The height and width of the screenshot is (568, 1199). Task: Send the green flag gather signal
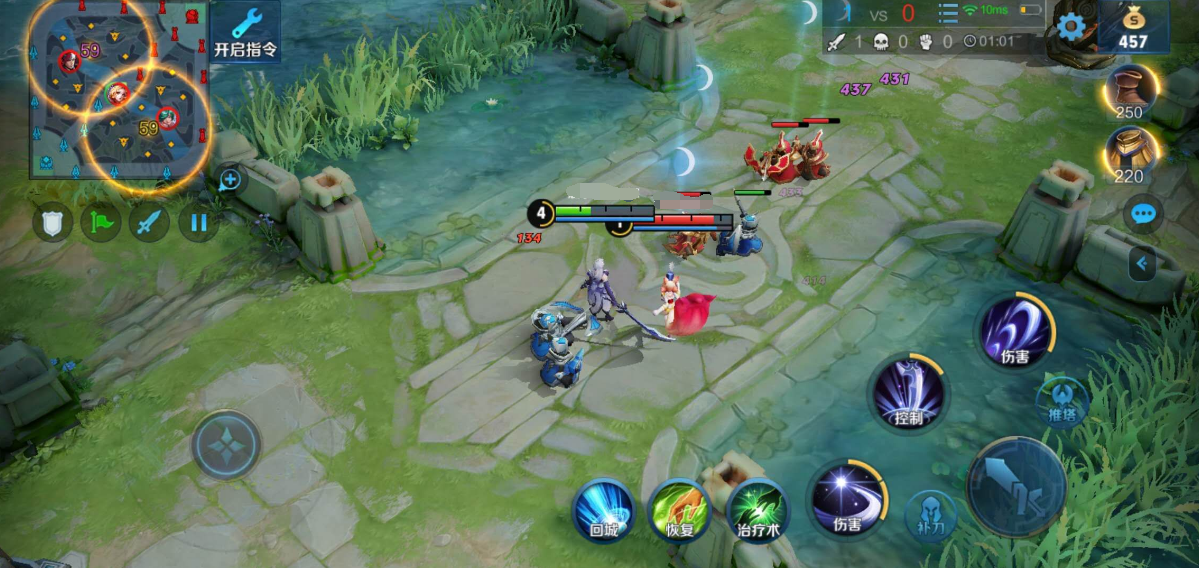click(x=101, y=222)
